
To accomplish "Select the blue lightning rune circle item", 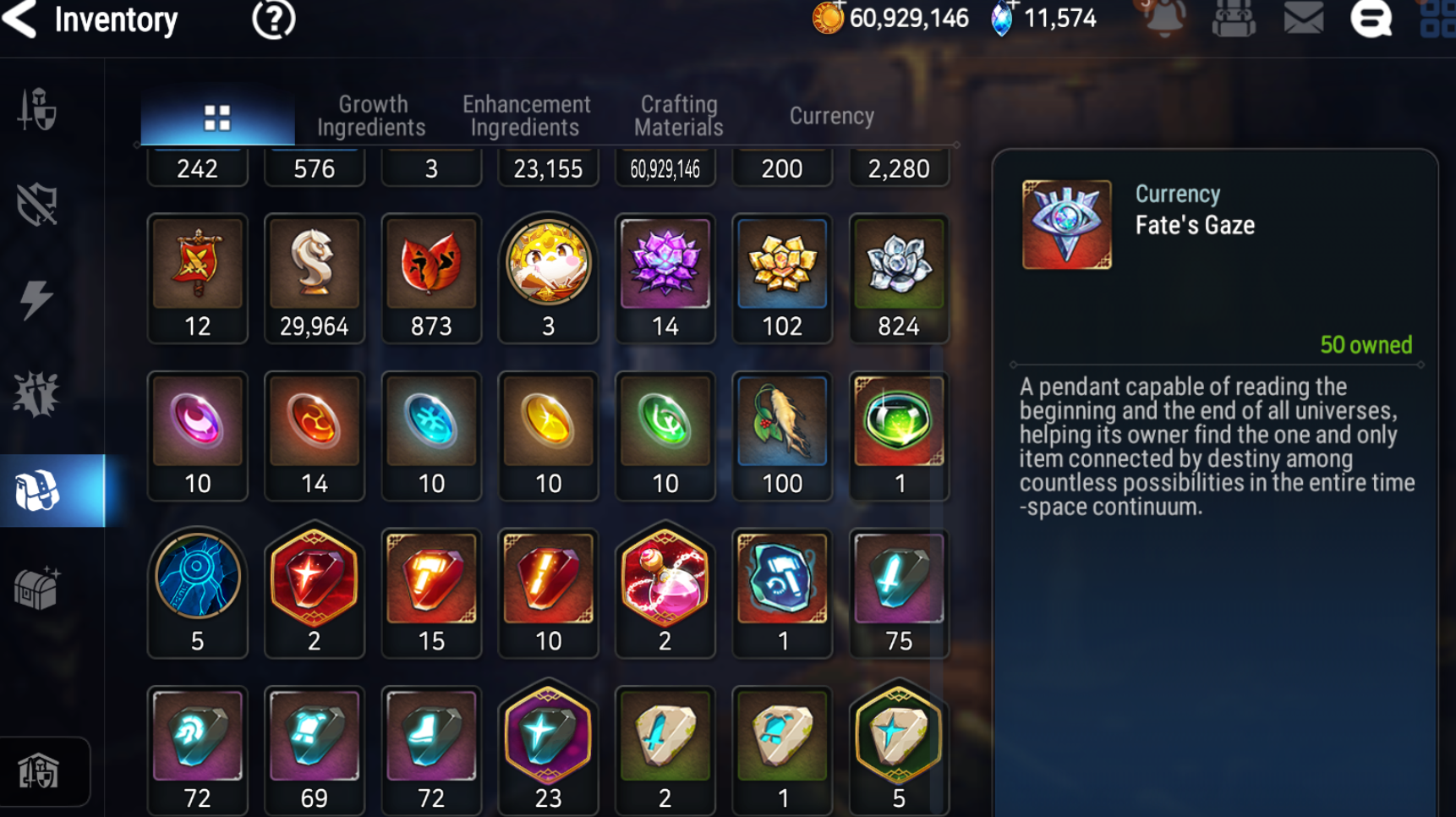I will click(197, 578).
